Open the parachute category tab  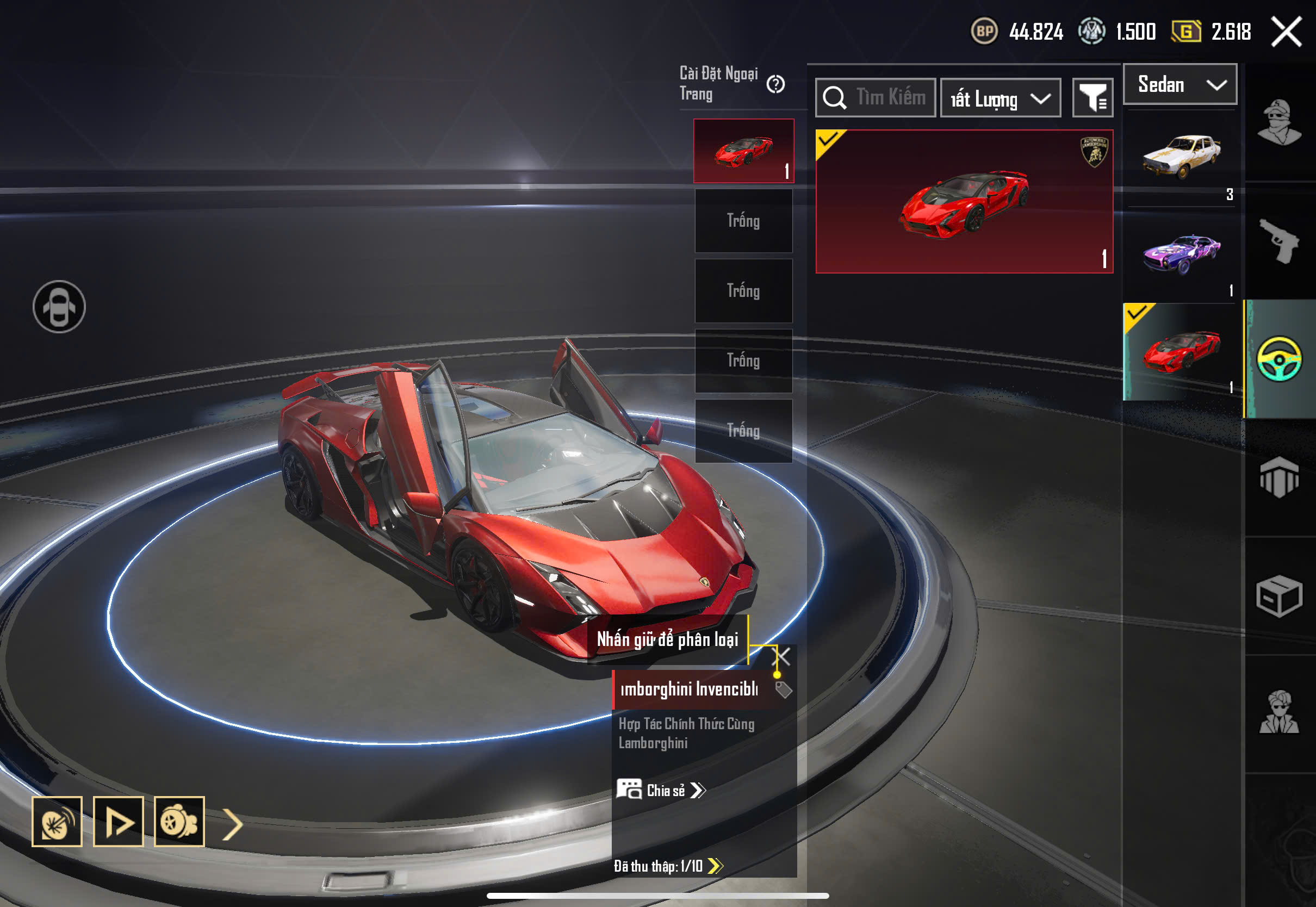[1280, 477]
